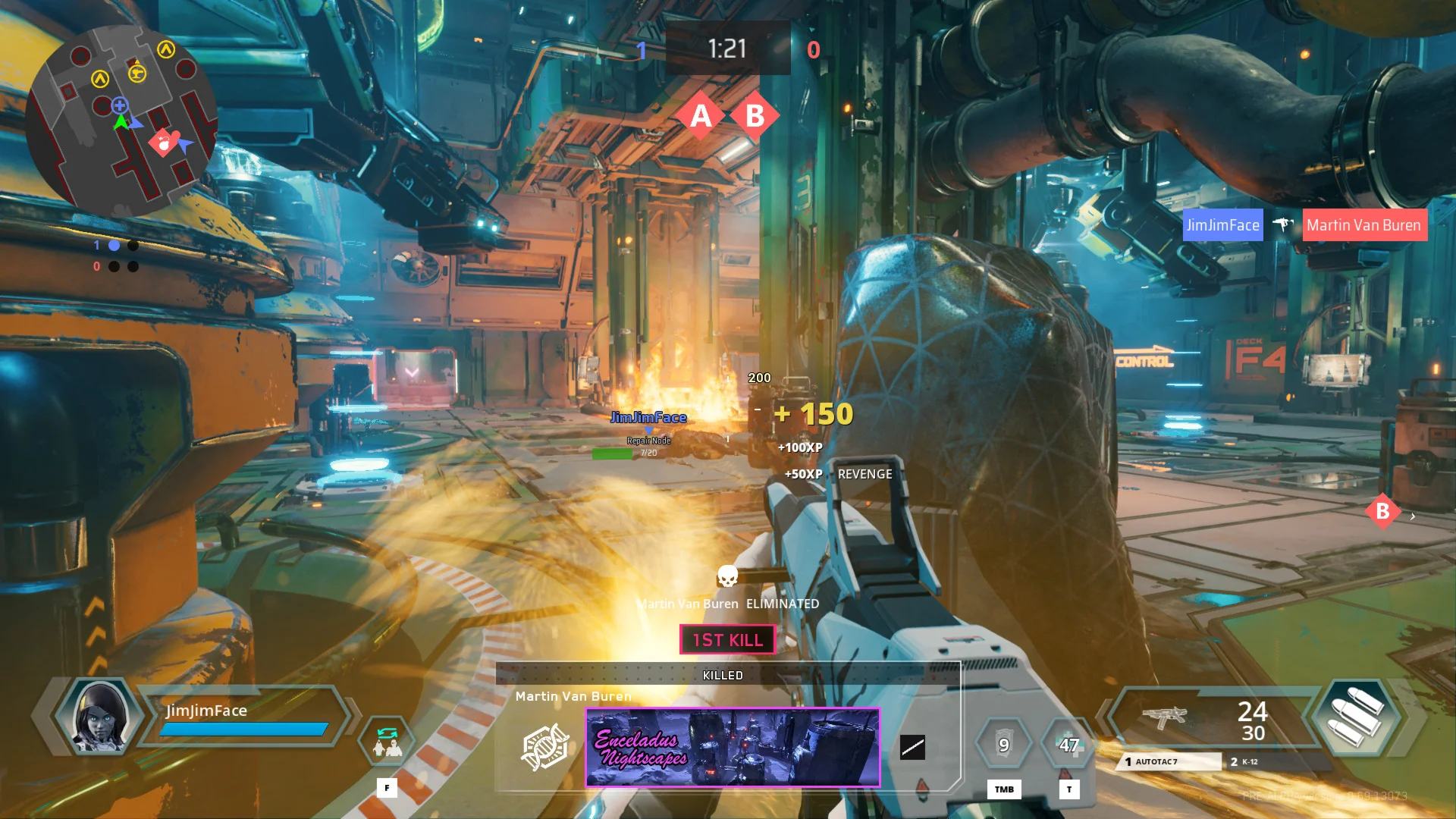Select the AUTOTAC7 weapon slot
1456x819 pixels.
coord(1168,761)
